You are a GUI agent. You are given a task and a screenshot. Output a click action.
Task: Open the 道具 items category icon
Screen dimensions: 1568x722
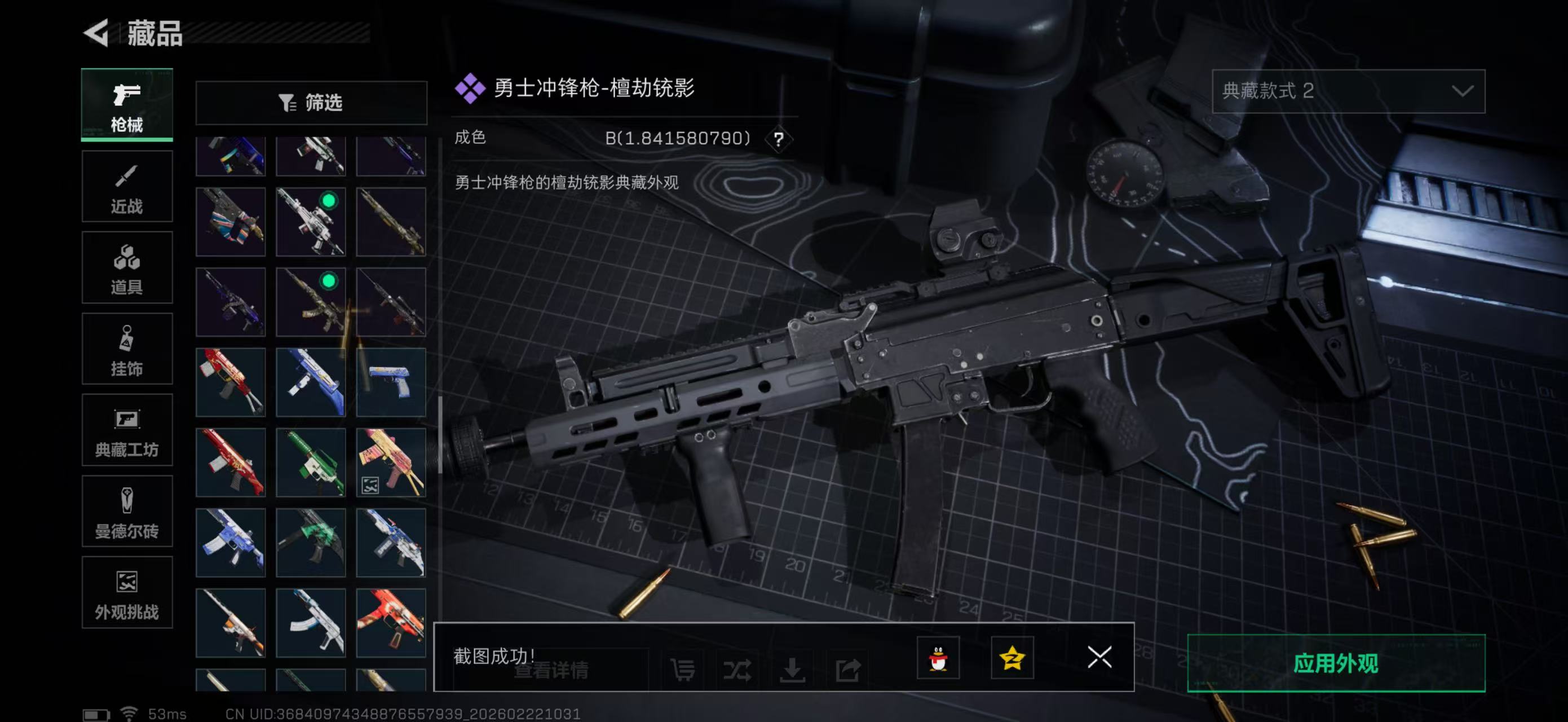[127, 267]
